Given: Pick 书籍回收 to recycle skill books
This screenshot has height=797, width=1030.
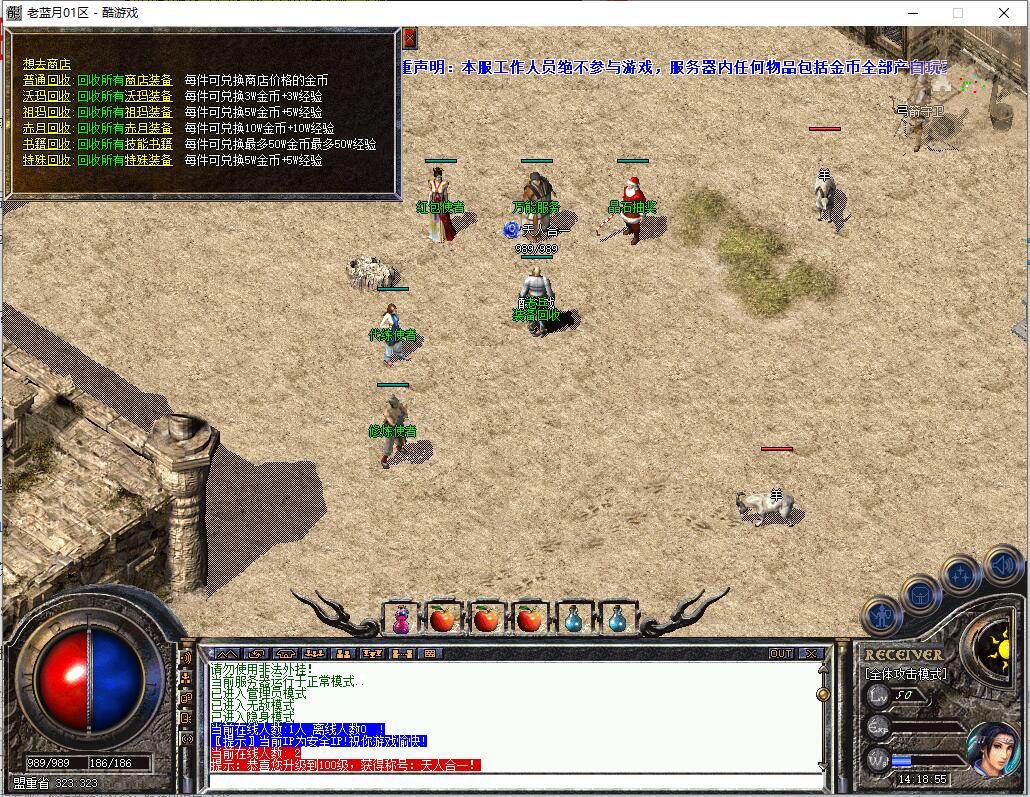Looking at the screenshot, I should pos(47,144).
